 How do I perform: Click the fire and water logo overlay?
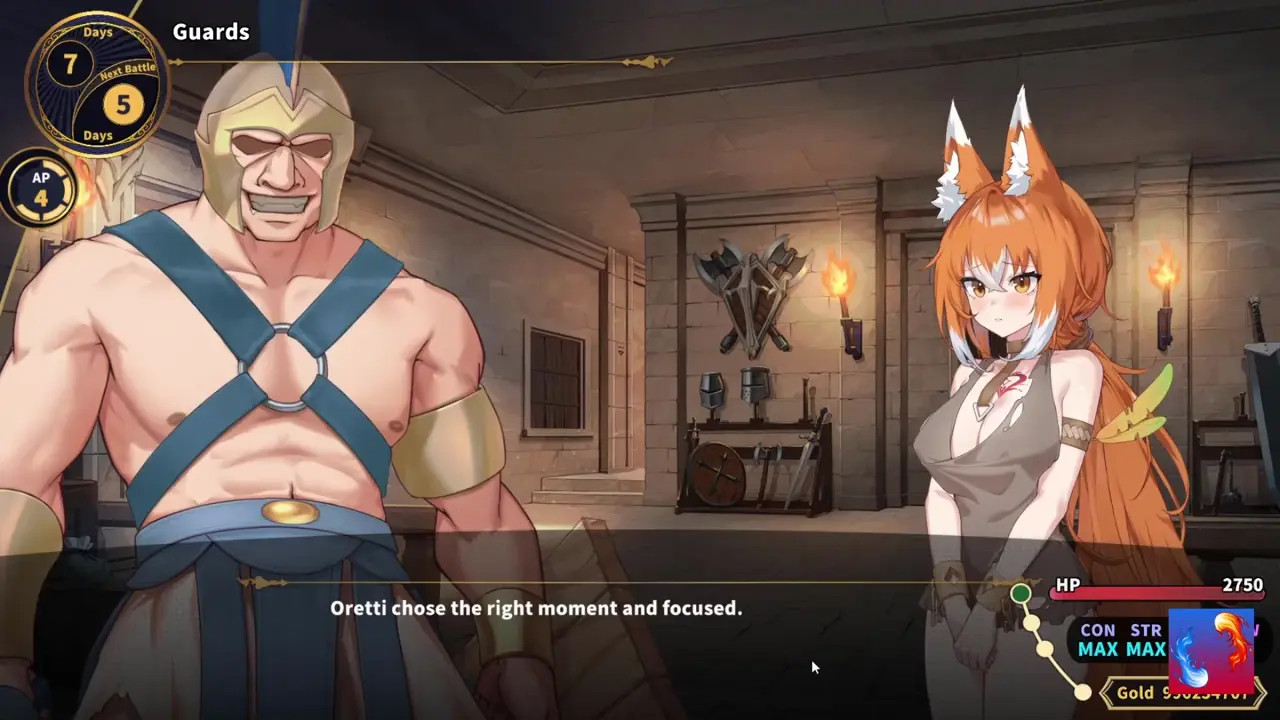click(x=1210, y=651)
